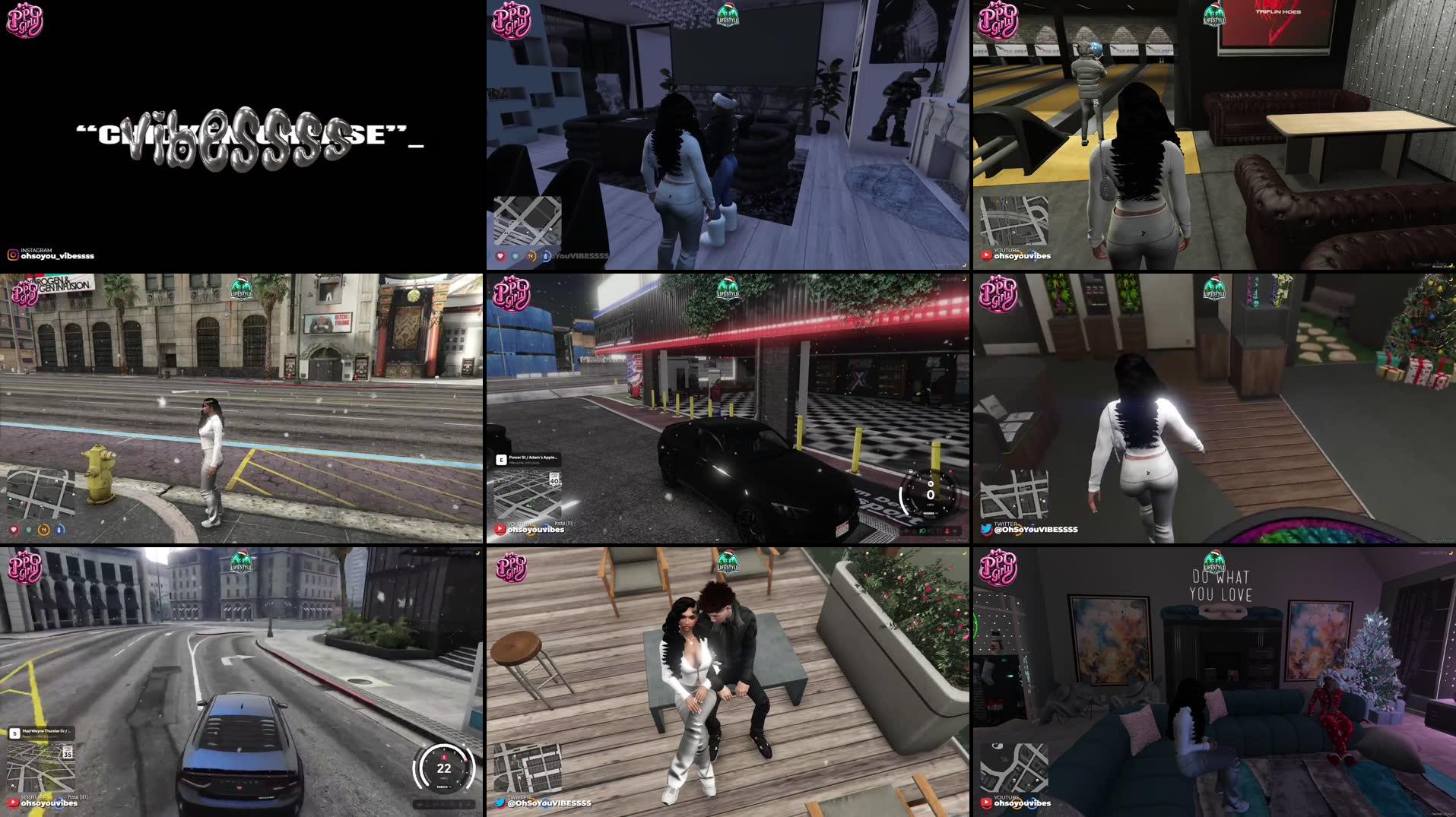Click the Lifestyle server Christmas logo
This screenshot has height=817, width=1456.
click(727, 17)
